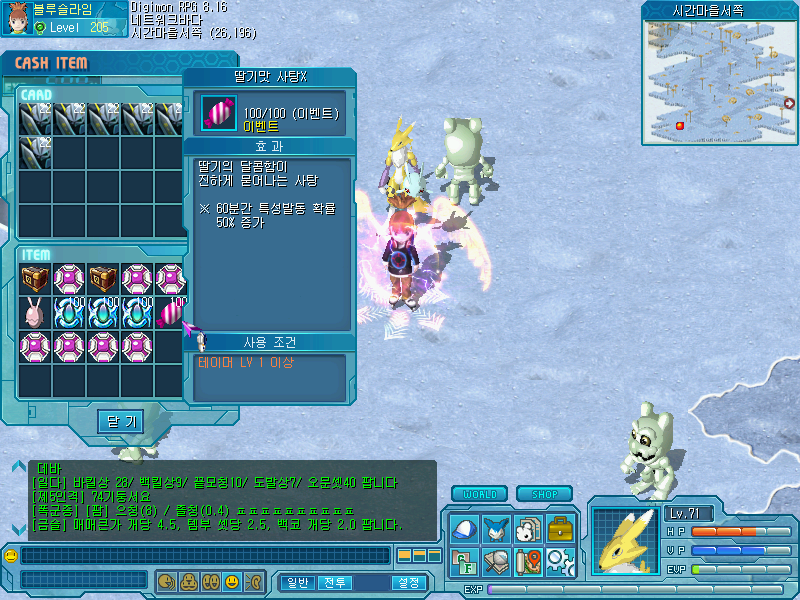Open the SHOP
The height and width of the screenshot is (600, 800).
coord(545,494)
